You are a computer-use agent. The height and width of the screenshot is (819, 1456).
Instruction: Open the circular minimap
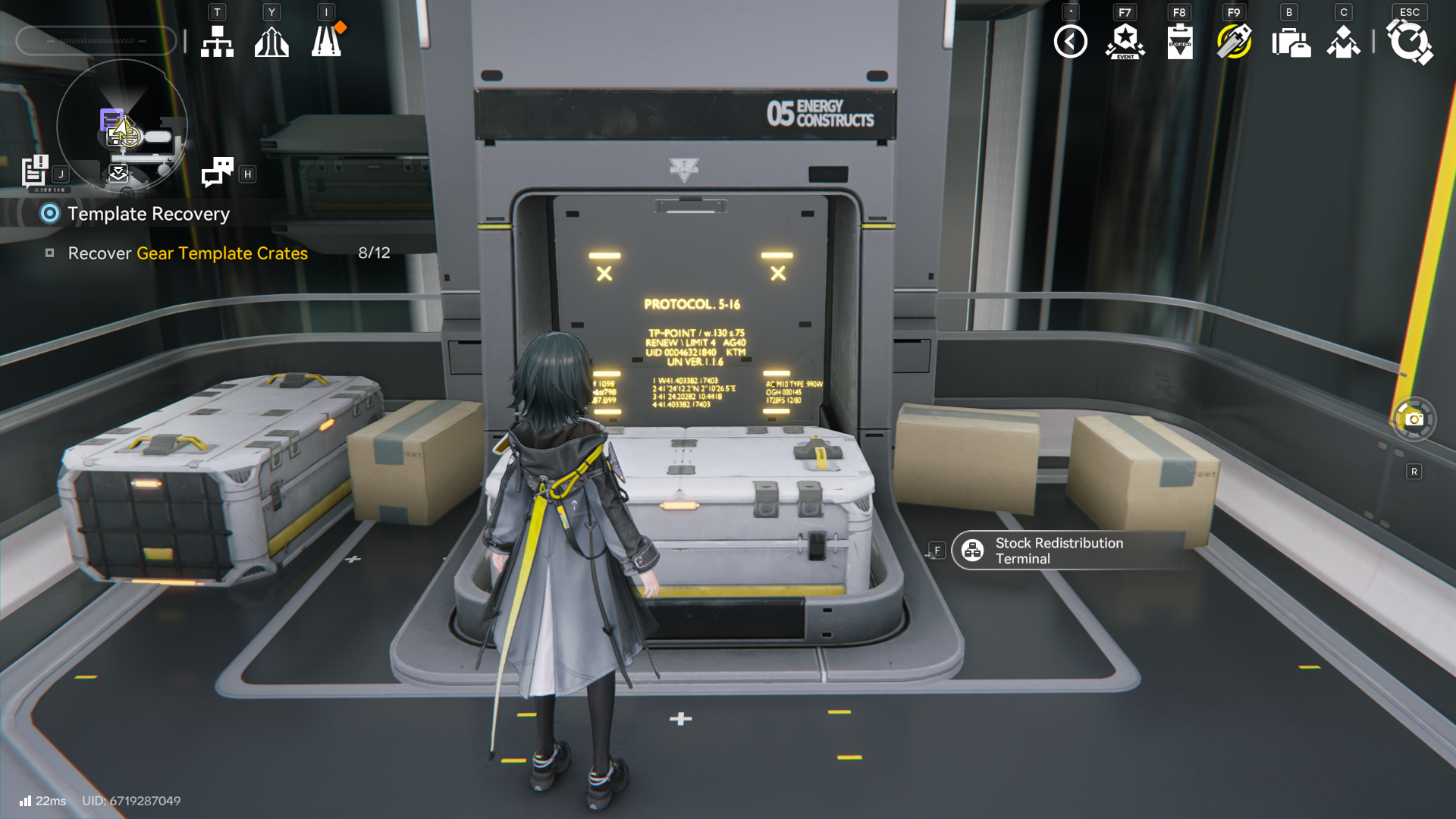click(x=122, y=125)
